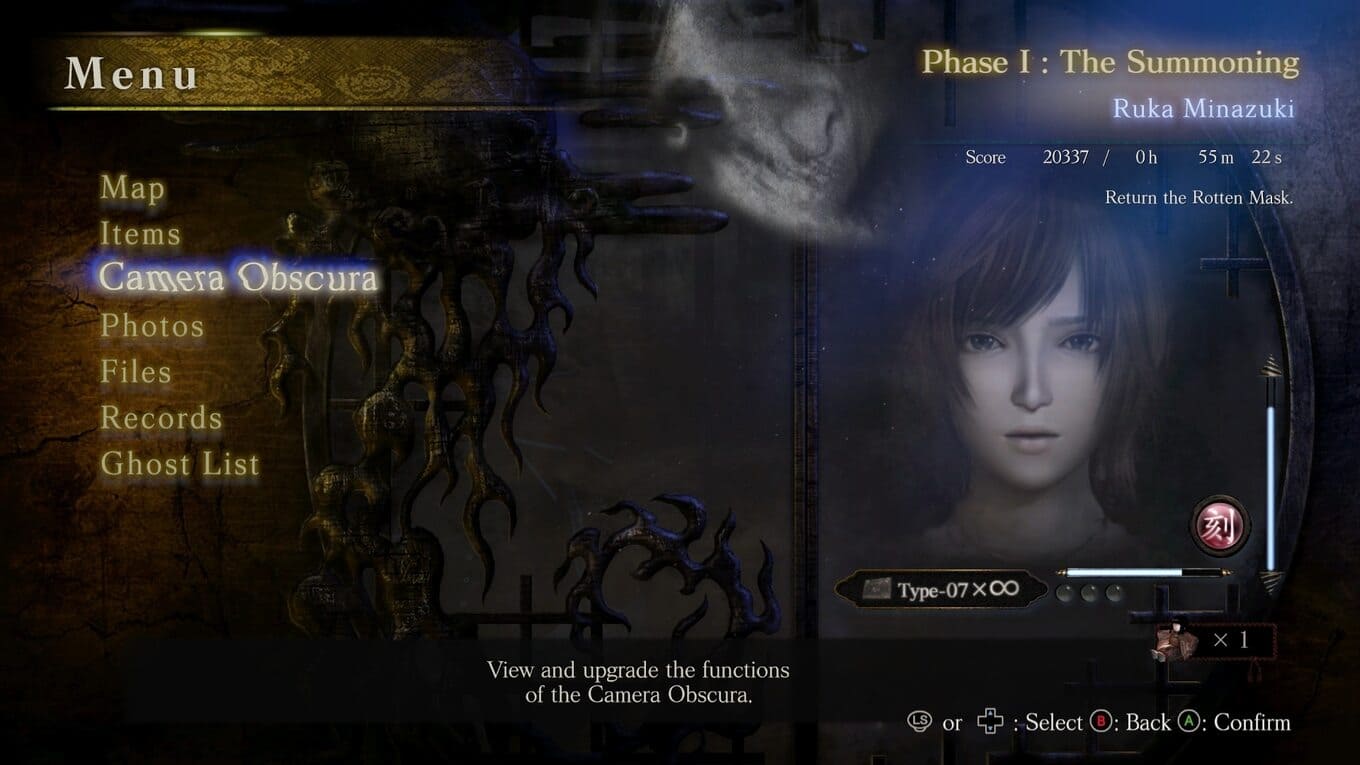Open the Map menu entry
1360x765 pixels.
pos(132,188)
